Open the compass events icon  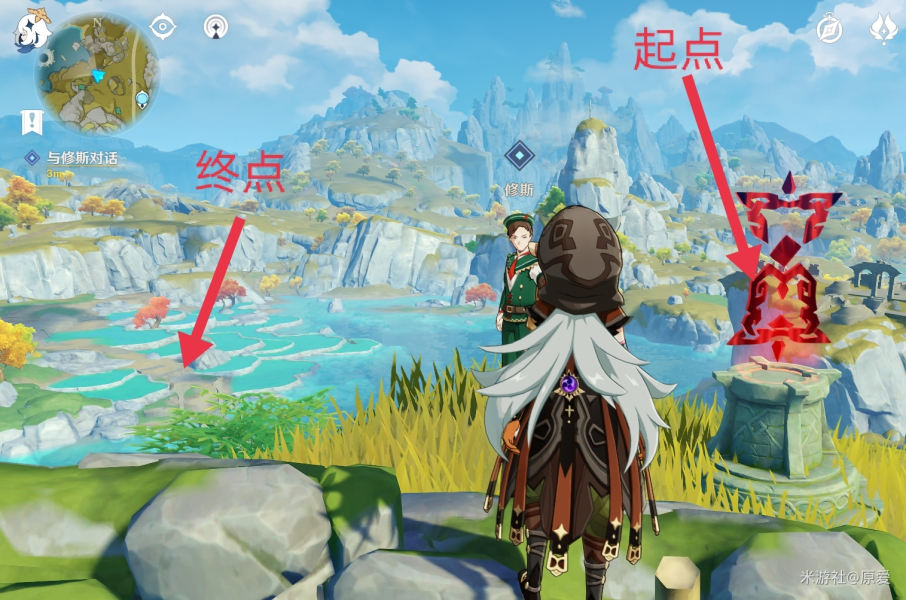pyautogui.click(x=829, y=28)
